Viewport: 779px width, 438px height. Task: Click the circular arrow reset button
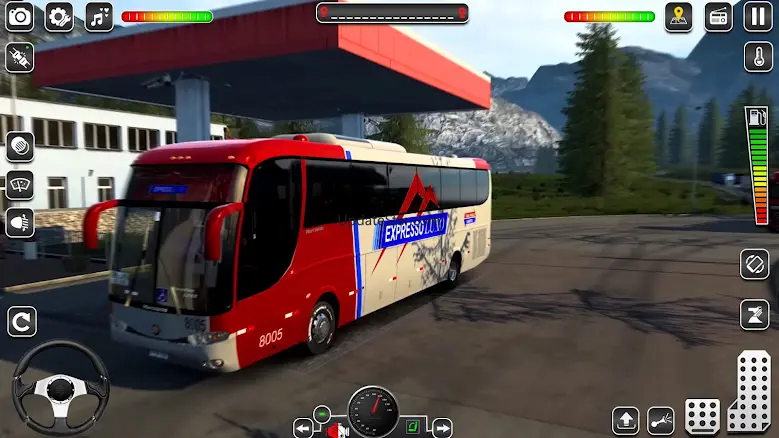click(x=21, y=321)
